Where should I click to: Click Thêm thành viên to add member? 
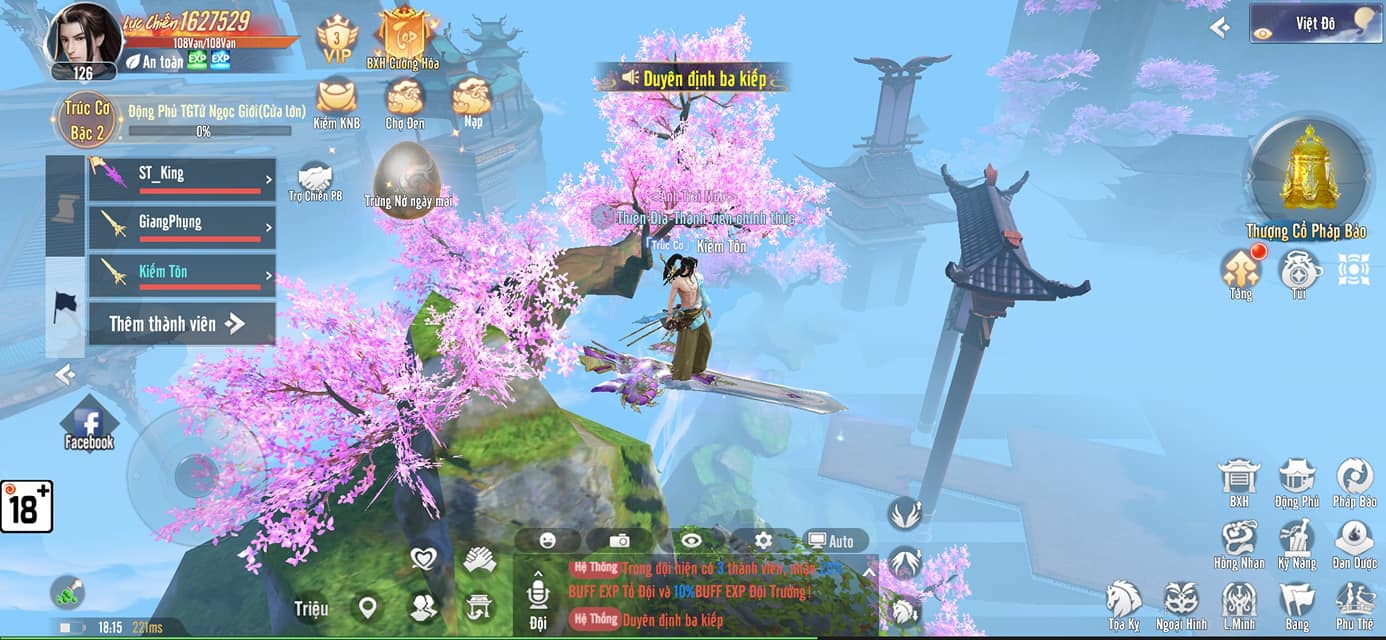point(177,324)
